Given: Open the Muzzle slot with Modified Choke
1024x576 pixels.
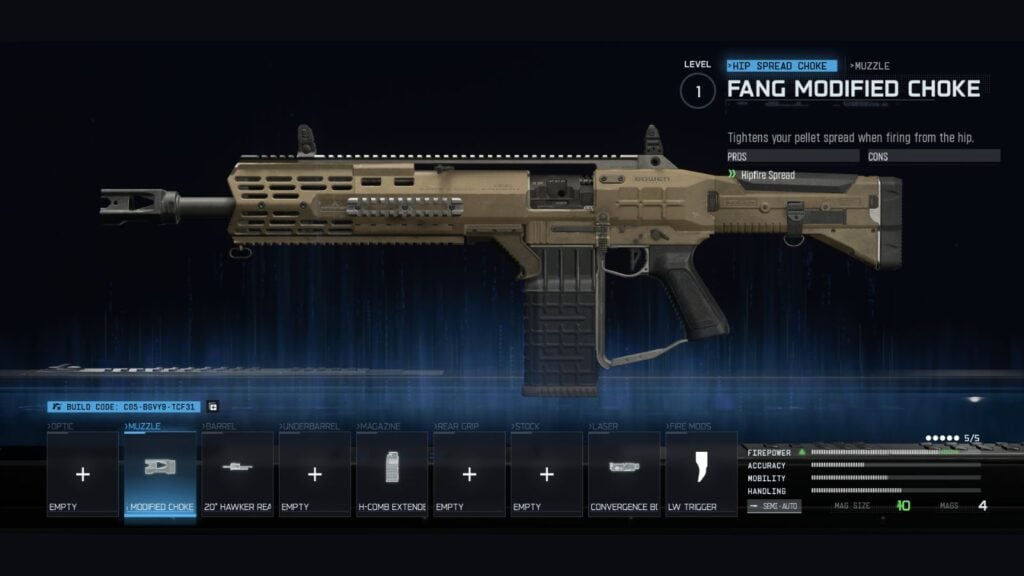Looking at the screenshot, I should pyautogui.click(x=160, y=474).
